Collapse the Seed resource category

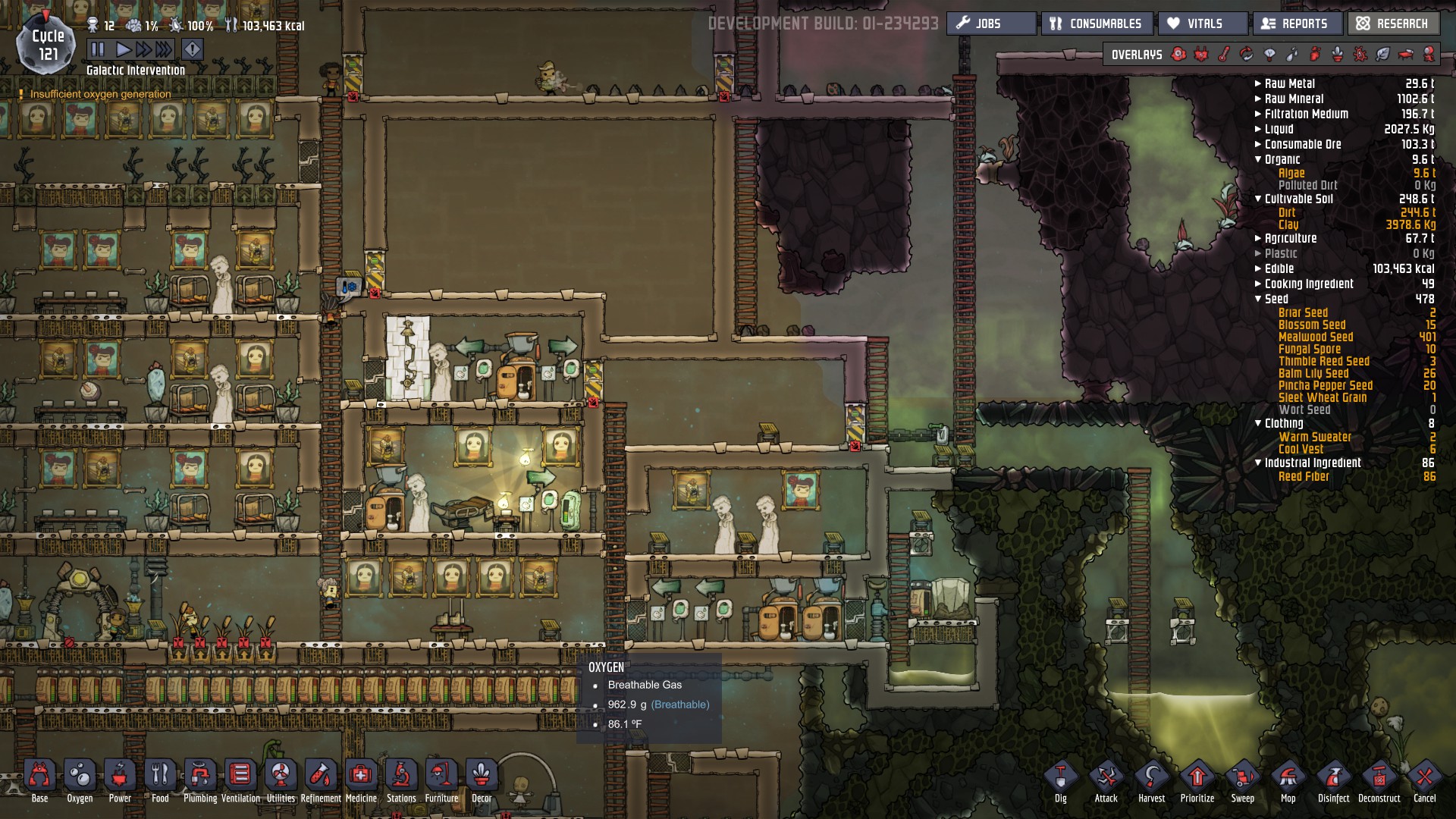click(x=1258, y=299)
